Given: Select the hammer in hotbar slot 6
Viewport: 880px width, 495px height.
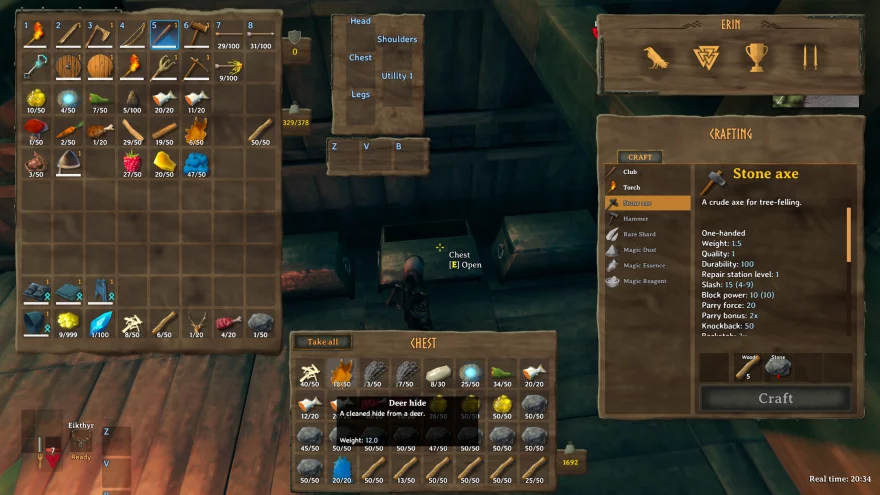Looking at the screenshot, I should click(x=197, y=35).
